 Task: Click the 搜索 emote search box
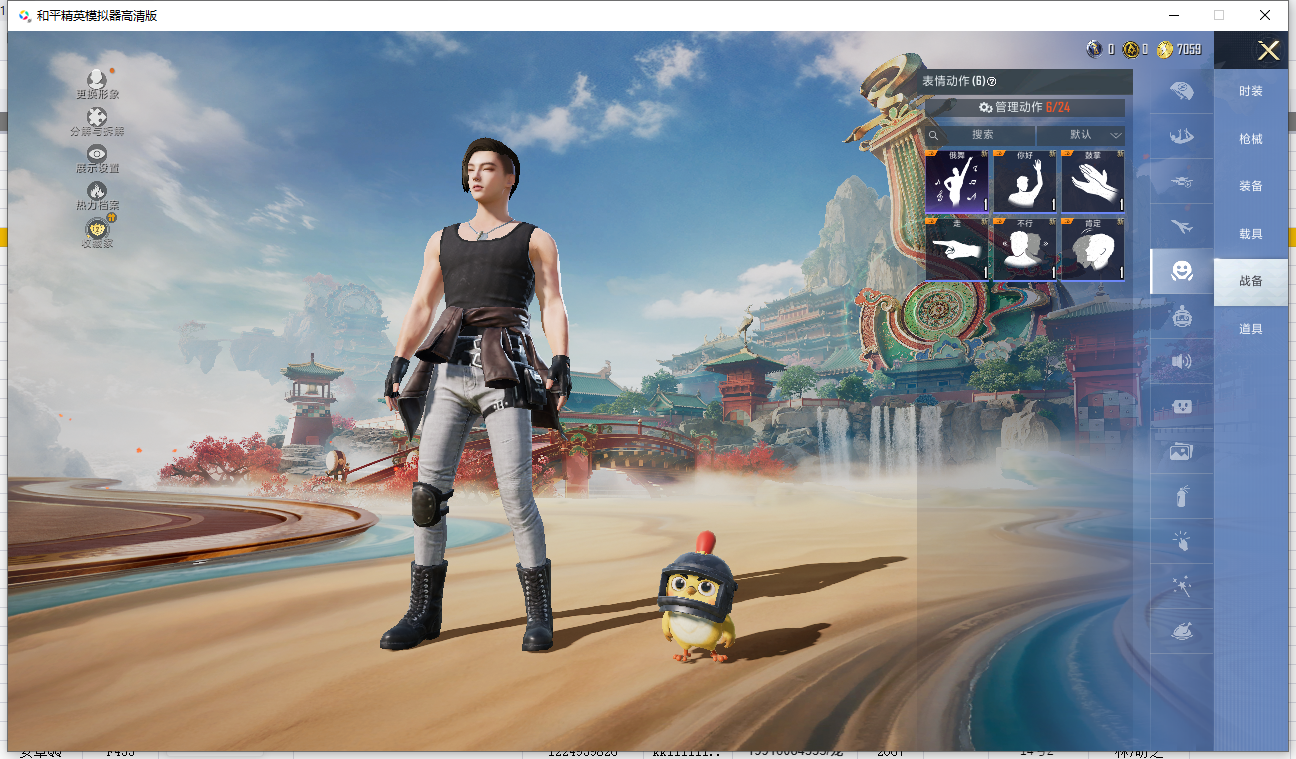point(982,135)
